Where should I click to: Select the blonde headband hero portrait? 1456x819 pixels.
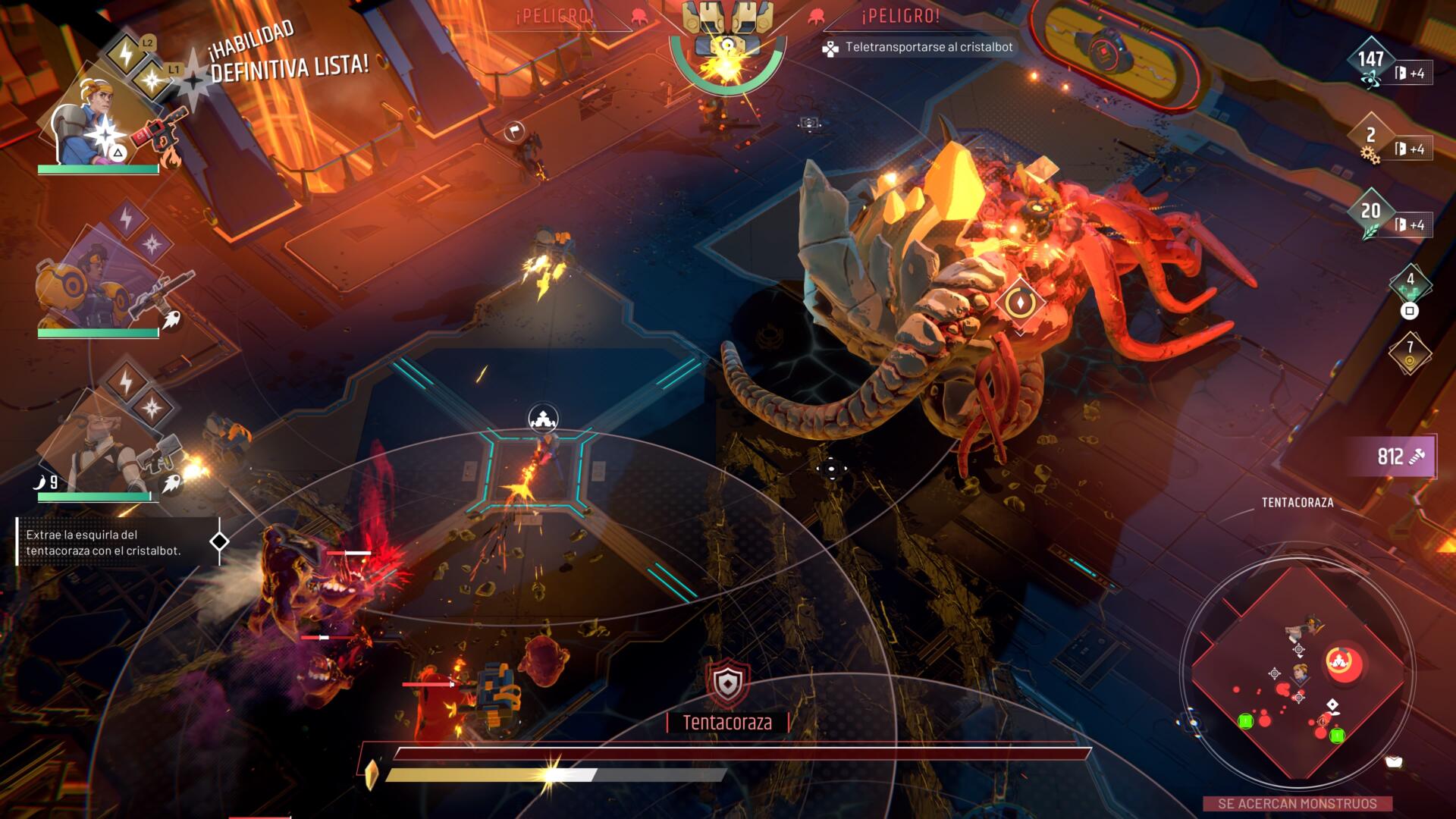[x=83, y=121]
